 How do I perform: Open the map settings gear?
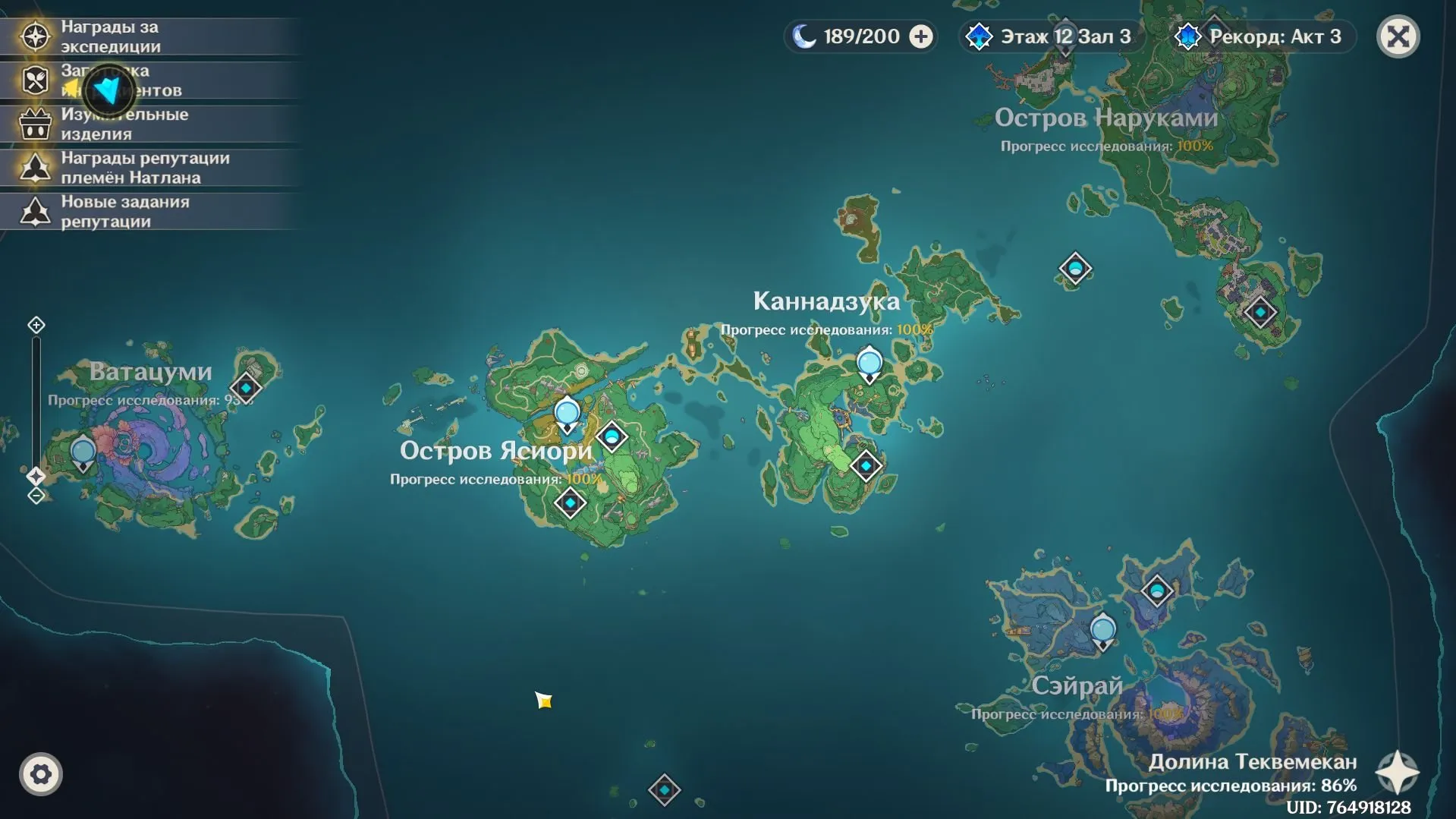click(41, 774)
